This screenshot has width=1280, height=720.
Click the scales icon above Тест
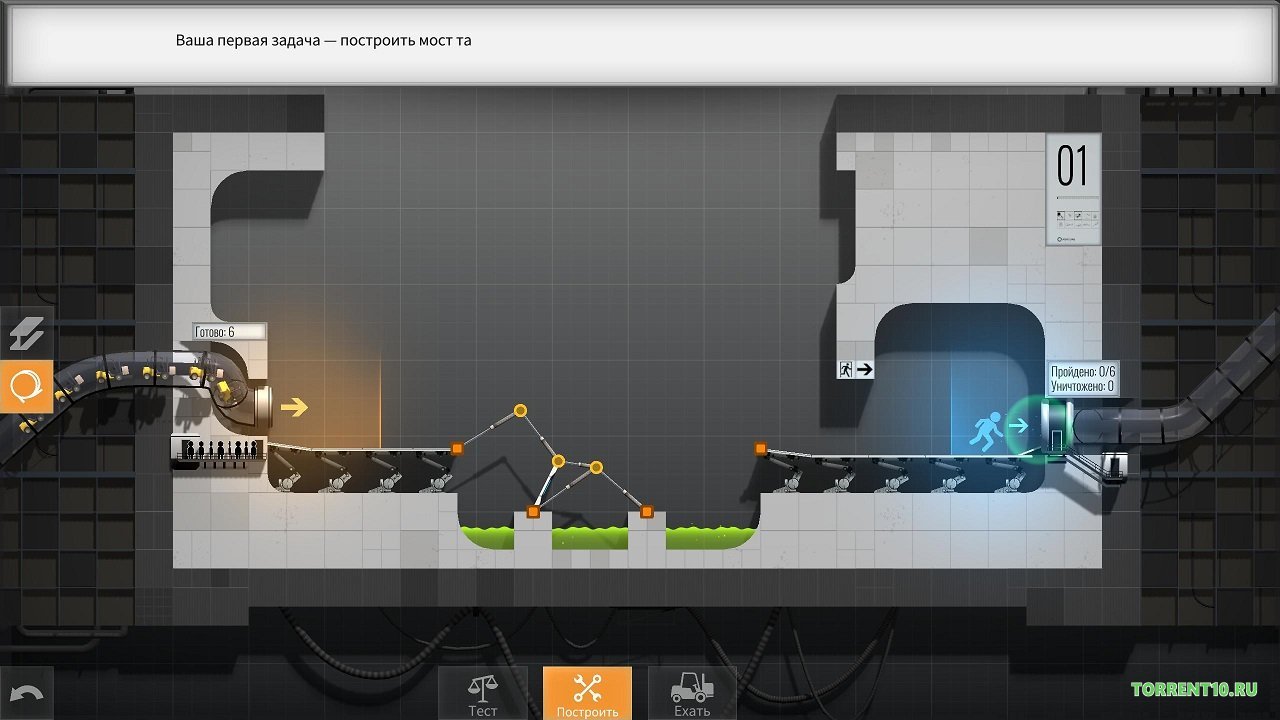(483, 686)
